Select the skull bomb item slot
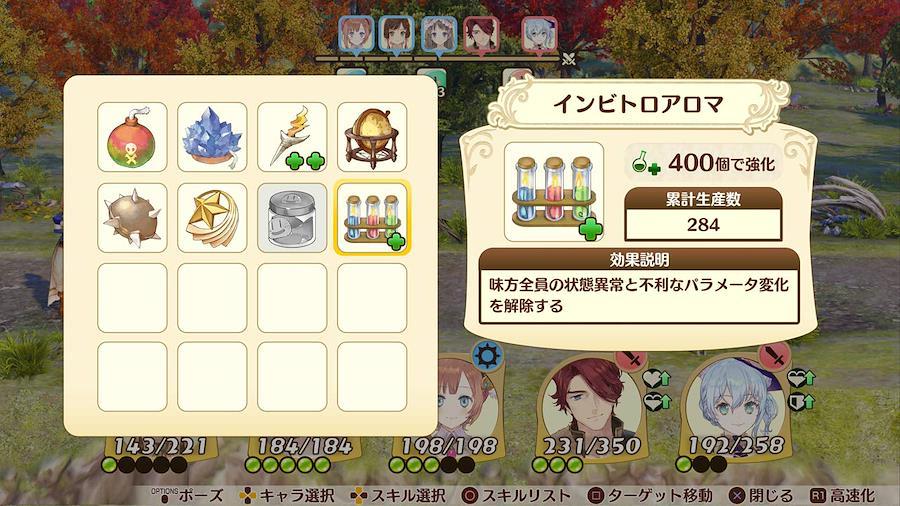 [132, 137]
